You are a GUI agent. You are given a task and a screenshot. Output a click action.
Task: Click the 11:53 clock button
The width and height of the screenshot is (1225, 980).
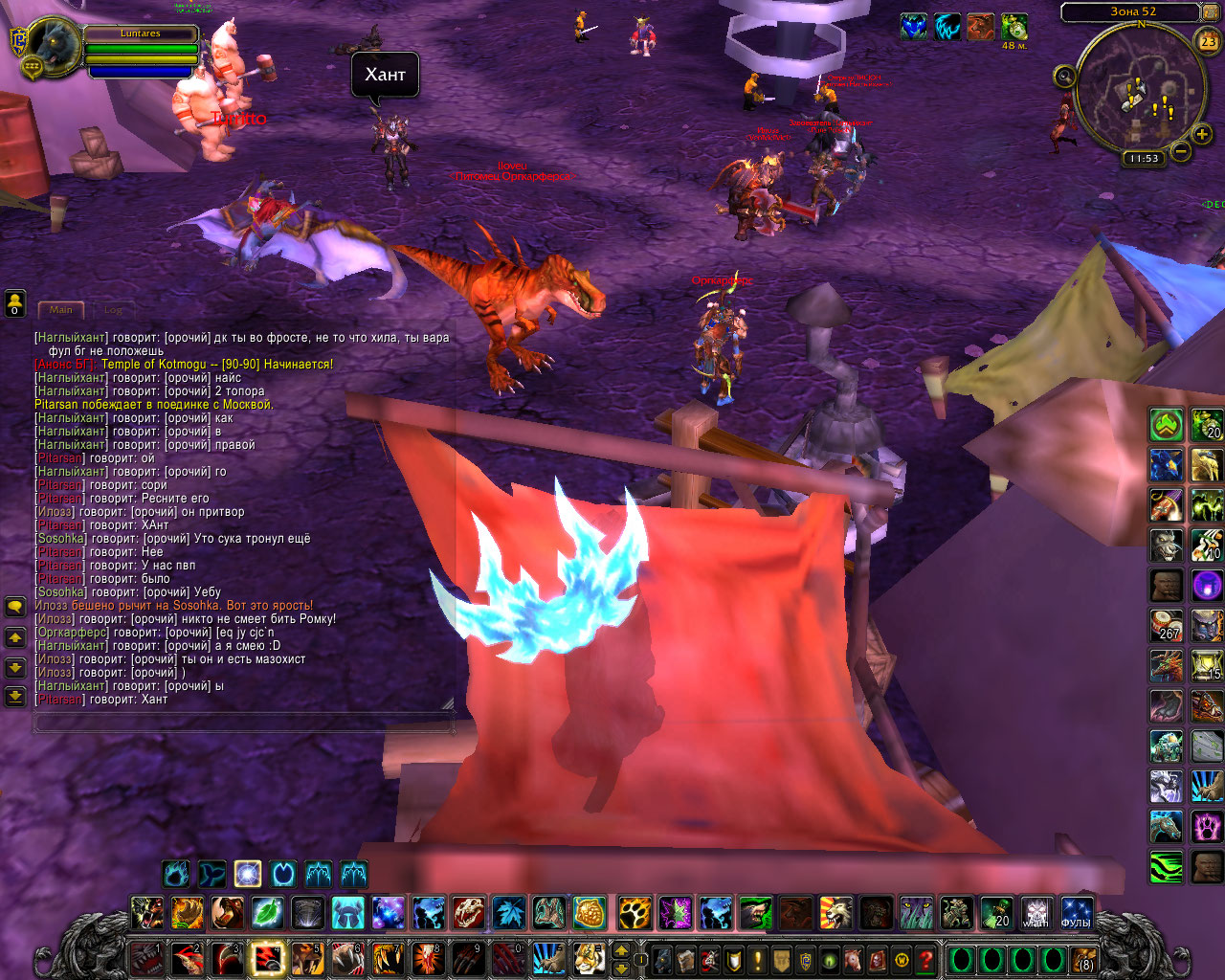coord(1144,159)
